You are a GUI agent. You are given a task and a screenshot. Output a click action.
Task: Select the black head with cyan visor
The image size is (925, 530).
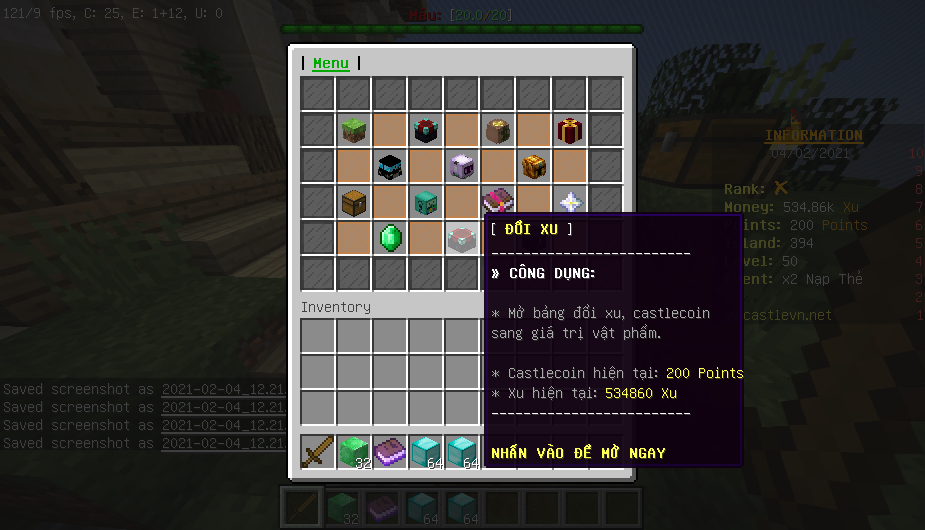click(390, 166)
